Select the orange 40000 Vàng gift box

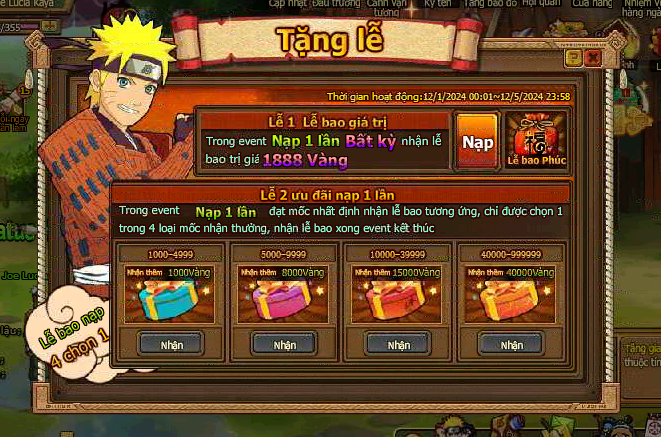511,301
